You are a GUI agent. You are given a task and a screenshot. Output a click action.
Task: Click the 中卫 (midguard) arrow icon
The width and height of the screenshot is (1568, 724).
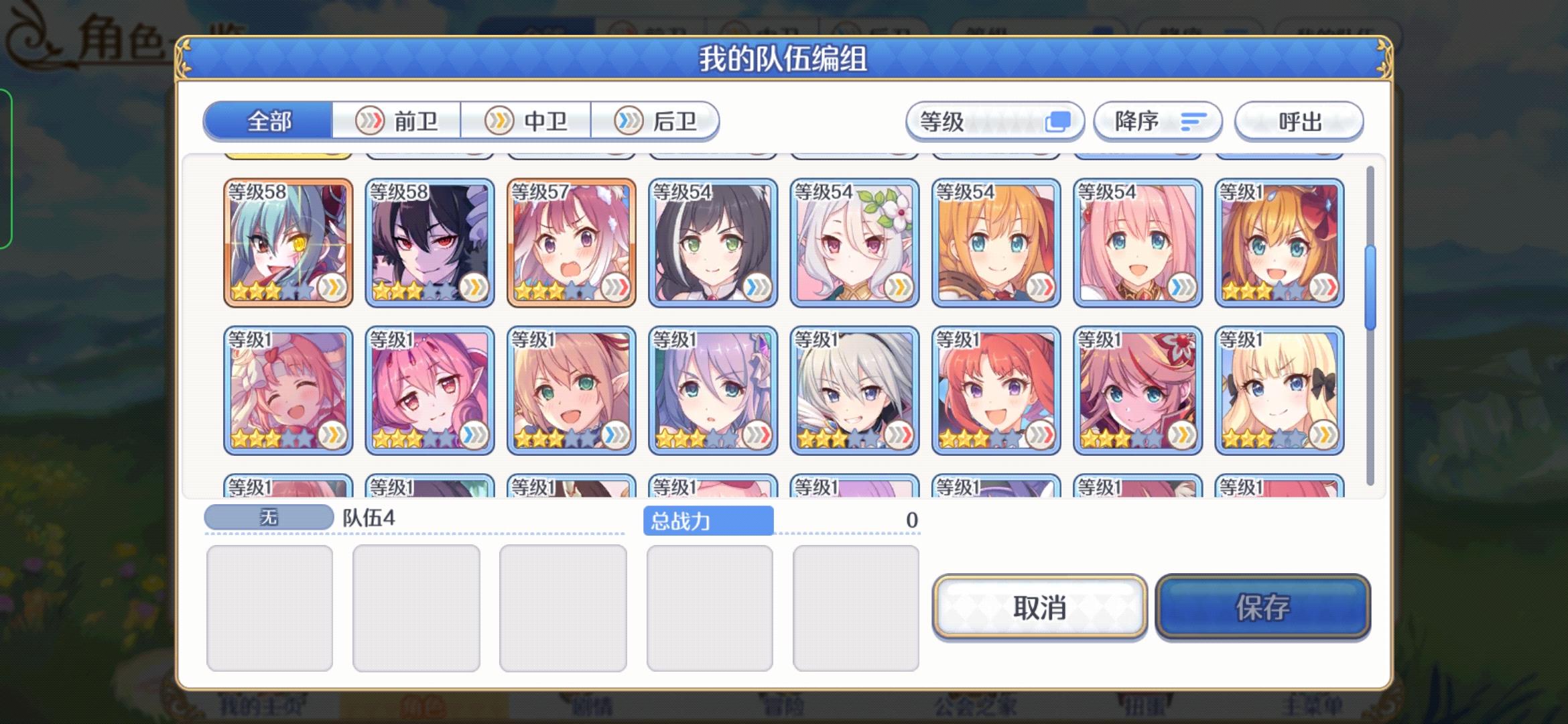(499, 121)
